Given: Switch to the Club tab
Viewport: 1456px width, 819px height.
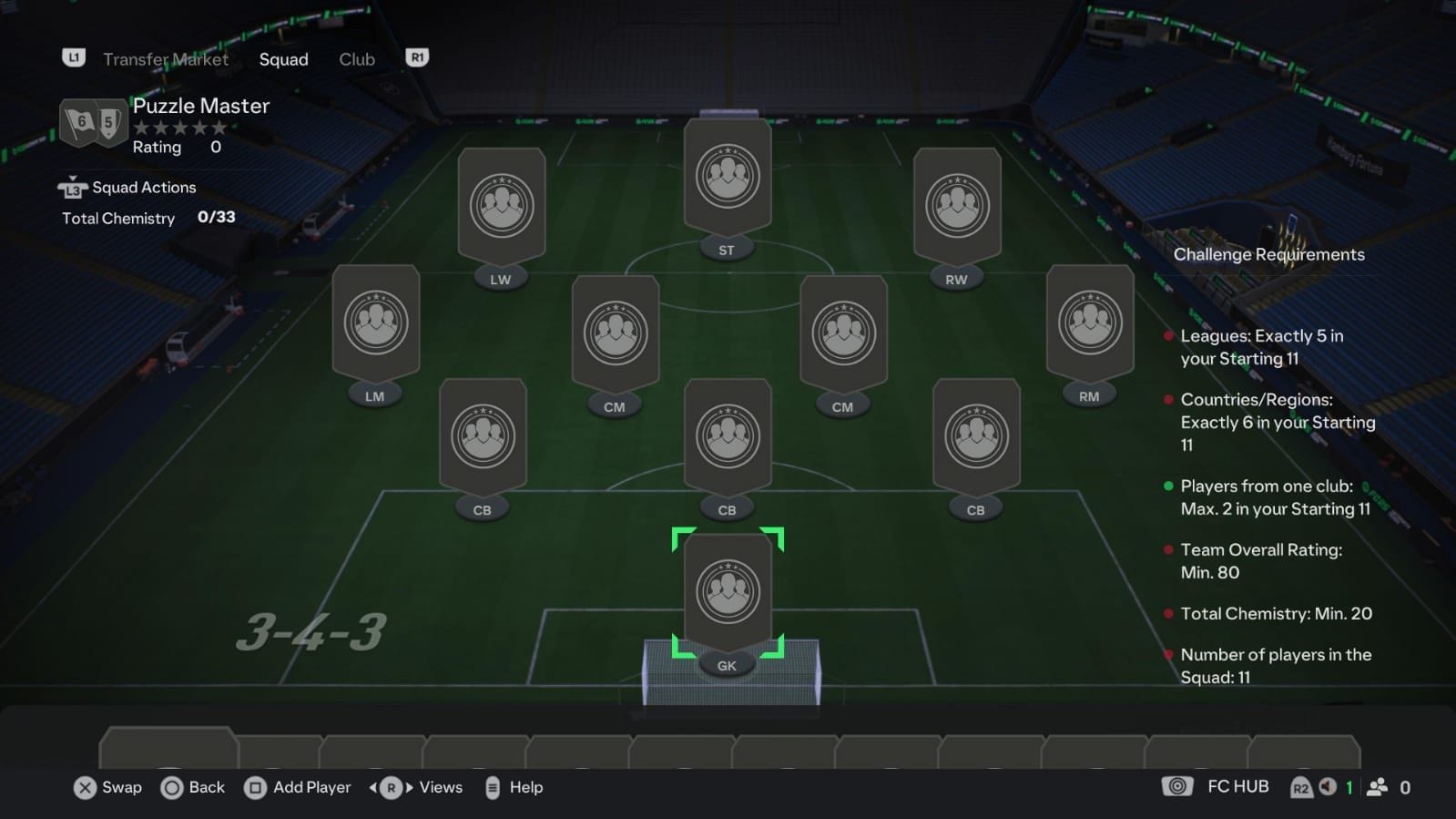Looking at the screenshot, I should coord(356,59).
